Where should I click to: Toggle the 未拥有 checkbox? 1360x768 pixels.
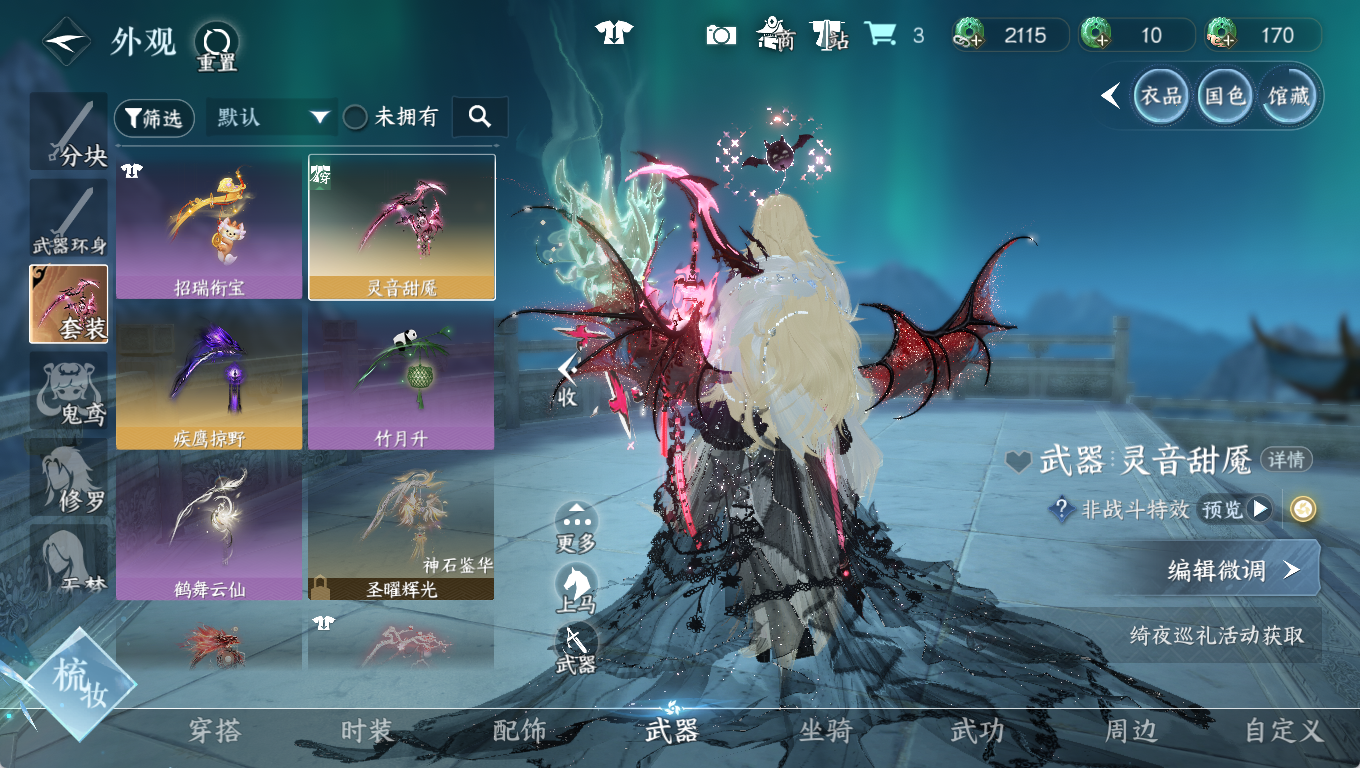(356, 117)
